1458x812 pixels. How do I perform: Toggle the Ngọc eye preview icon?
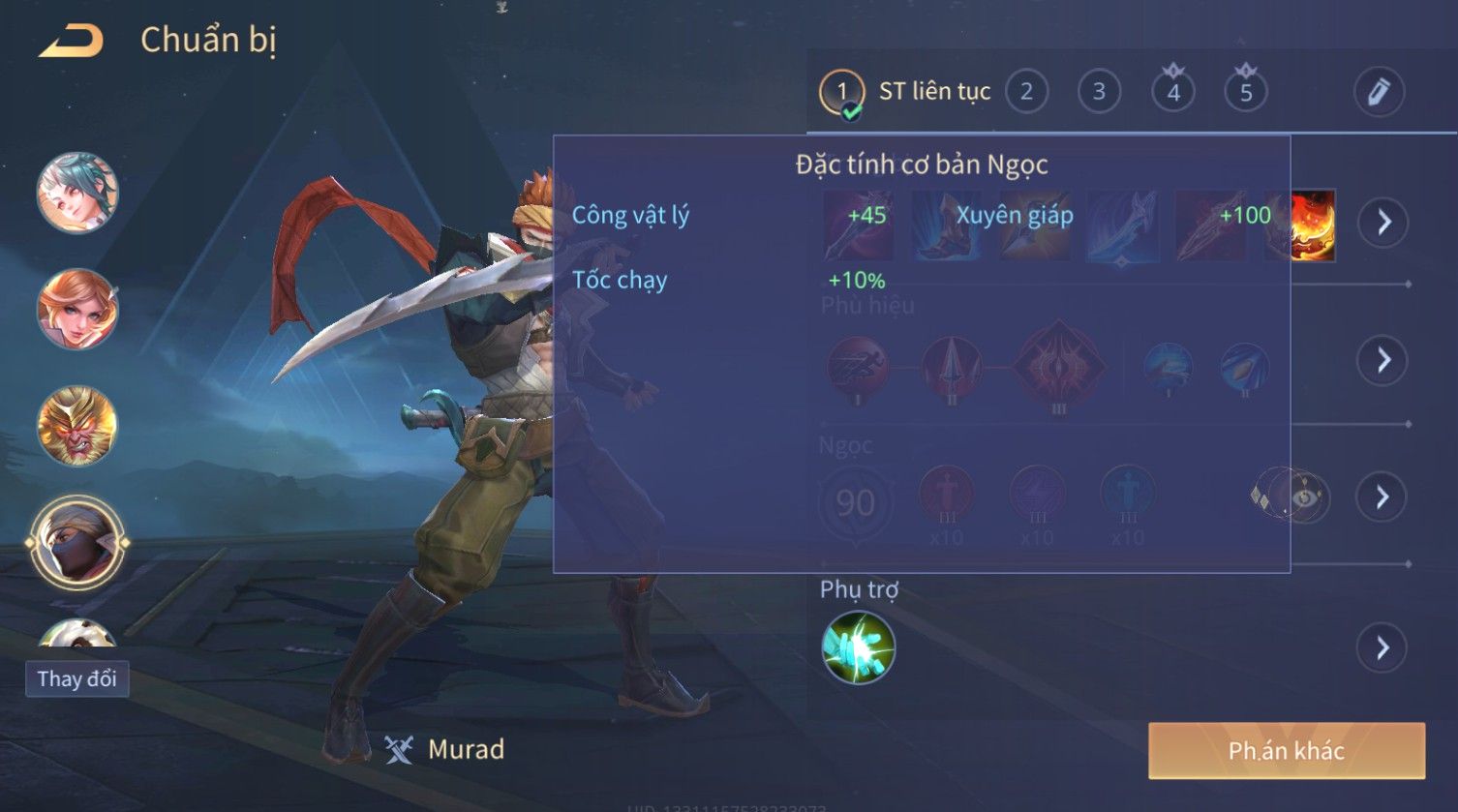pyautogui.click(x=1304, y=498)
